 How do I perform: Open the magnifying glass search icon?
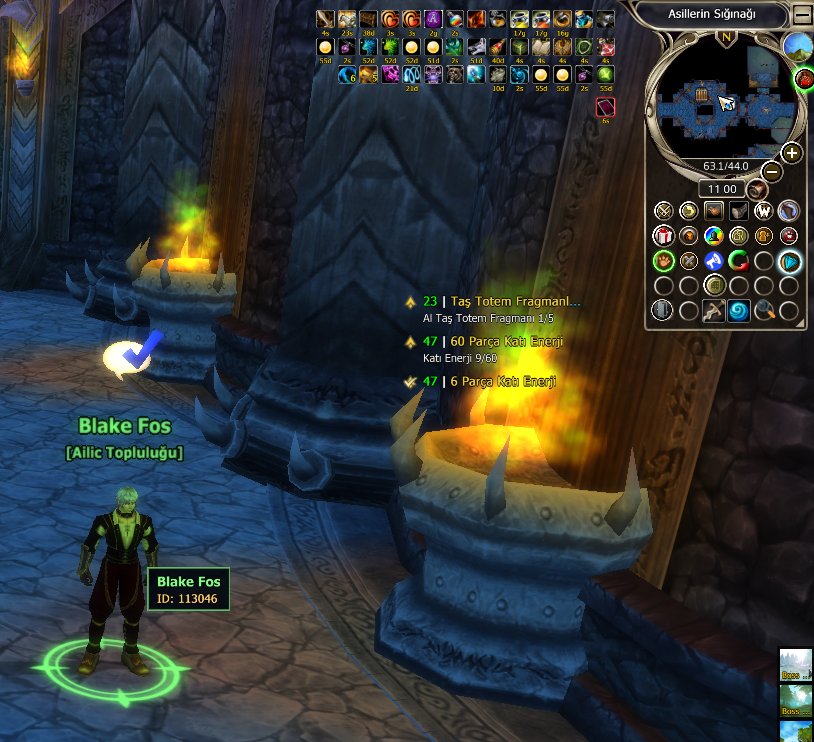[764, 311]
